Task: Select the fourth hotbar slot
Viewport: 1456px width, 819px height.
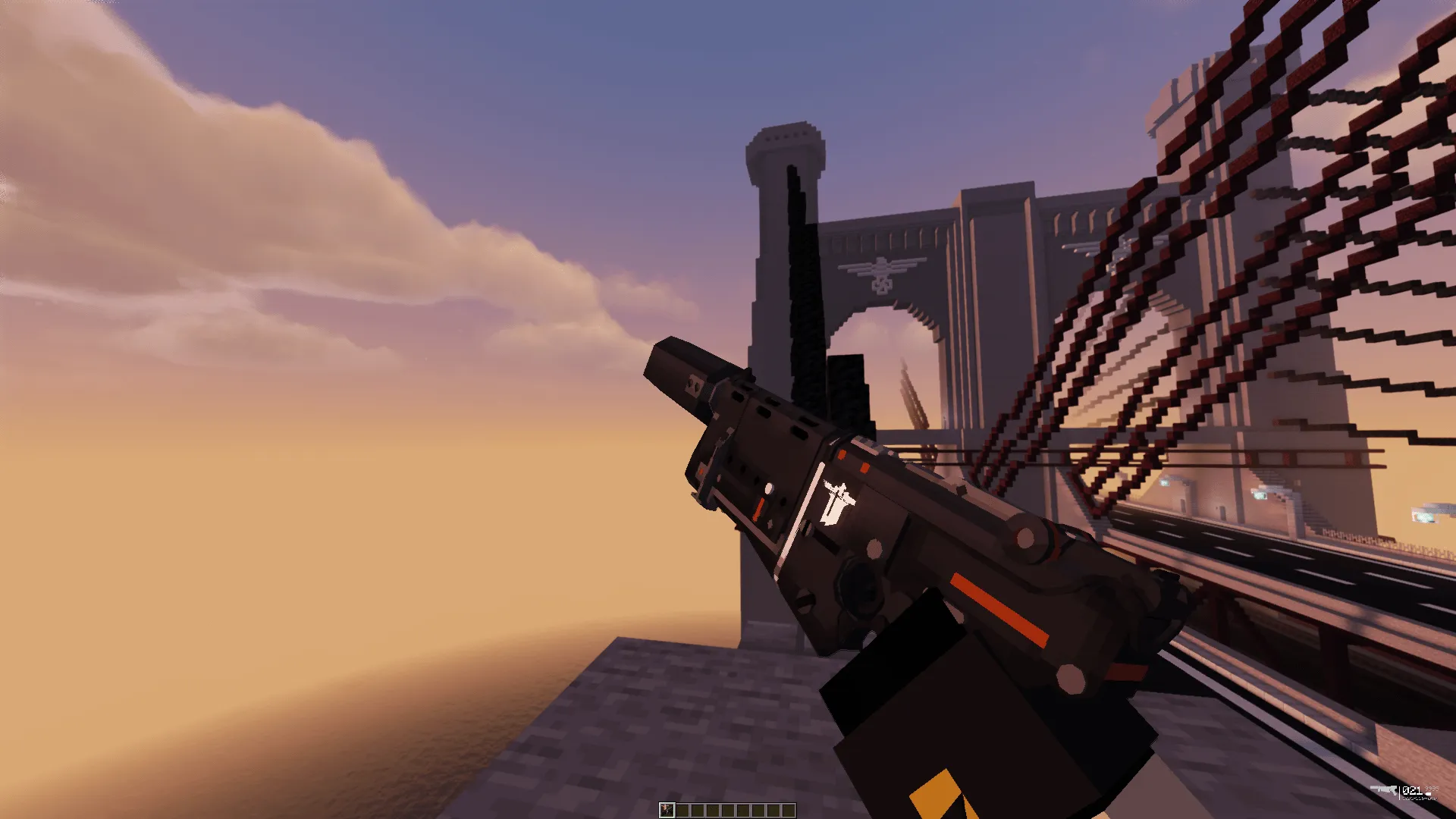Action: [x=713, y=810]
